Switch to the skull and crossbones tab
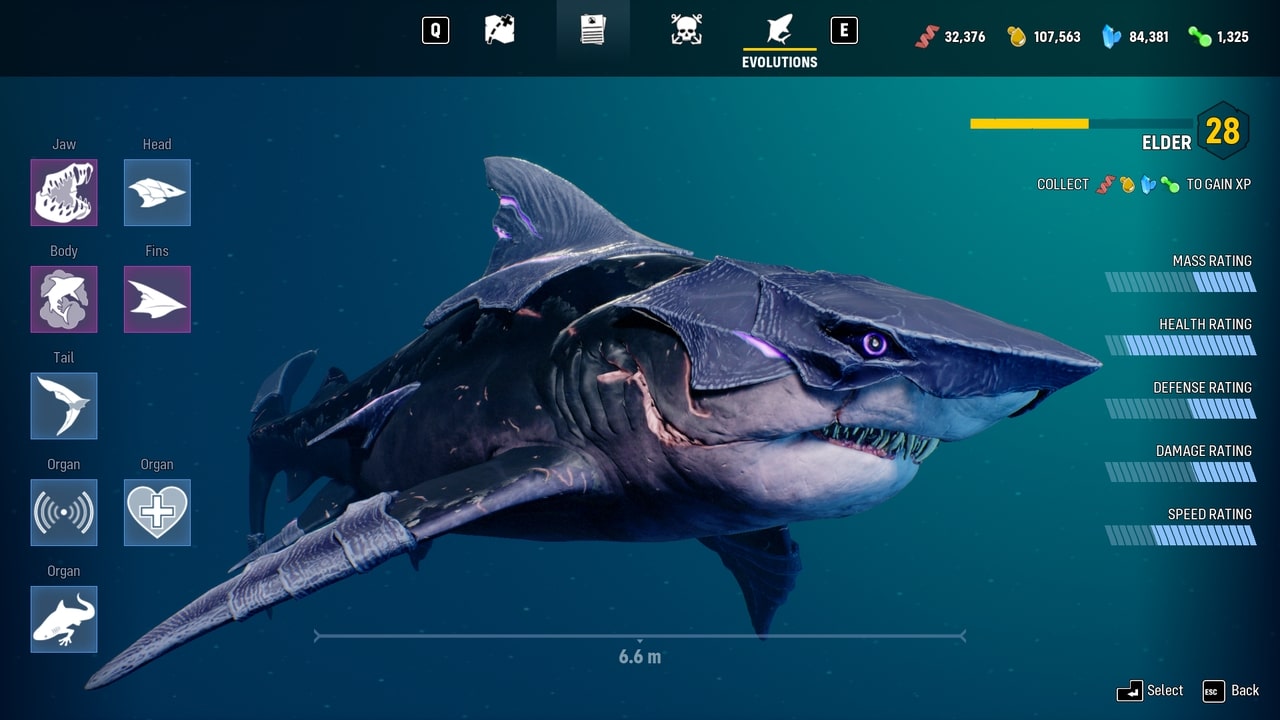 coord(686,30)
